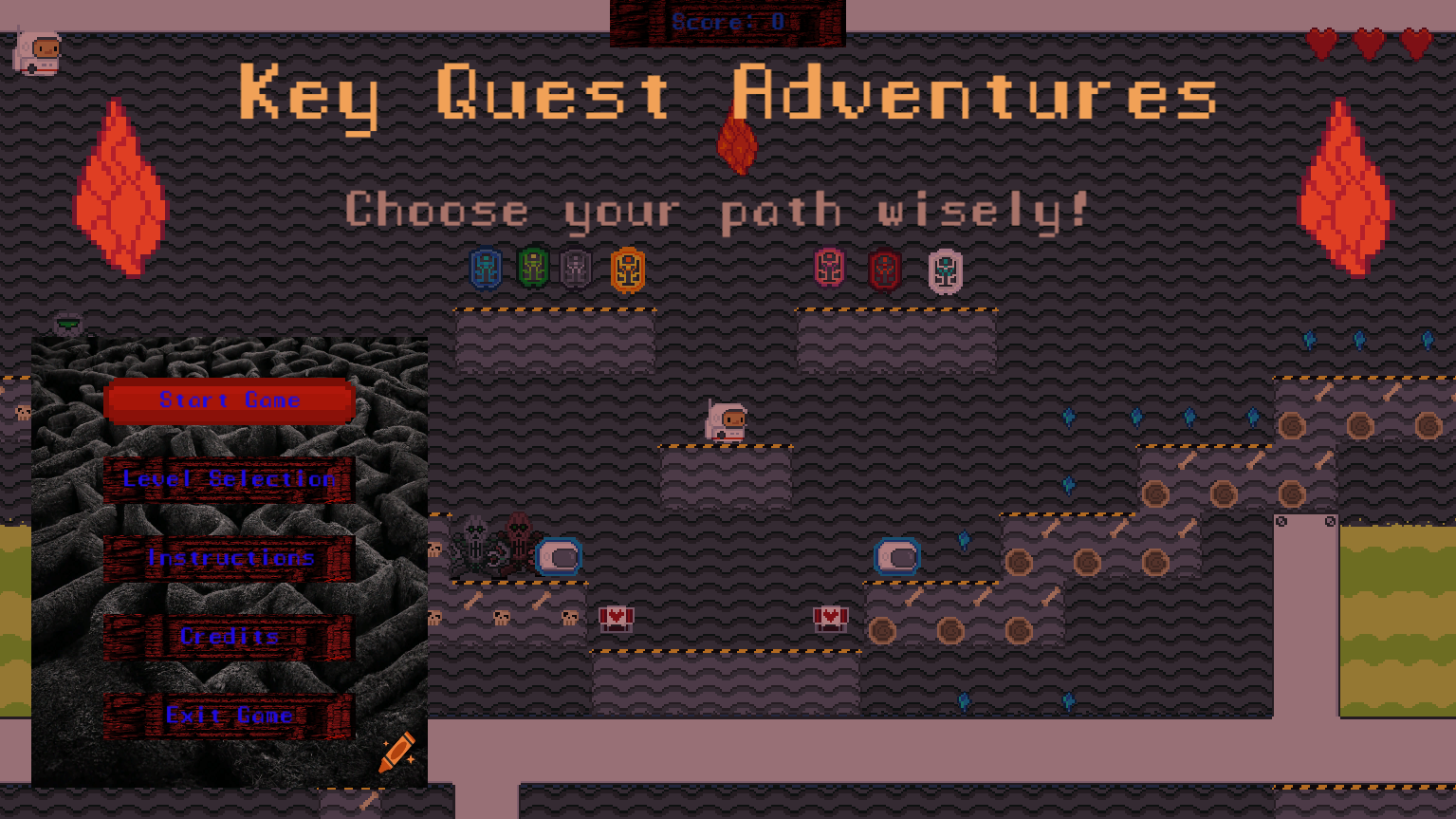Select the large orange key icon
The width and height of the screenshot is (1456, 819).
[x=629, y=269]
